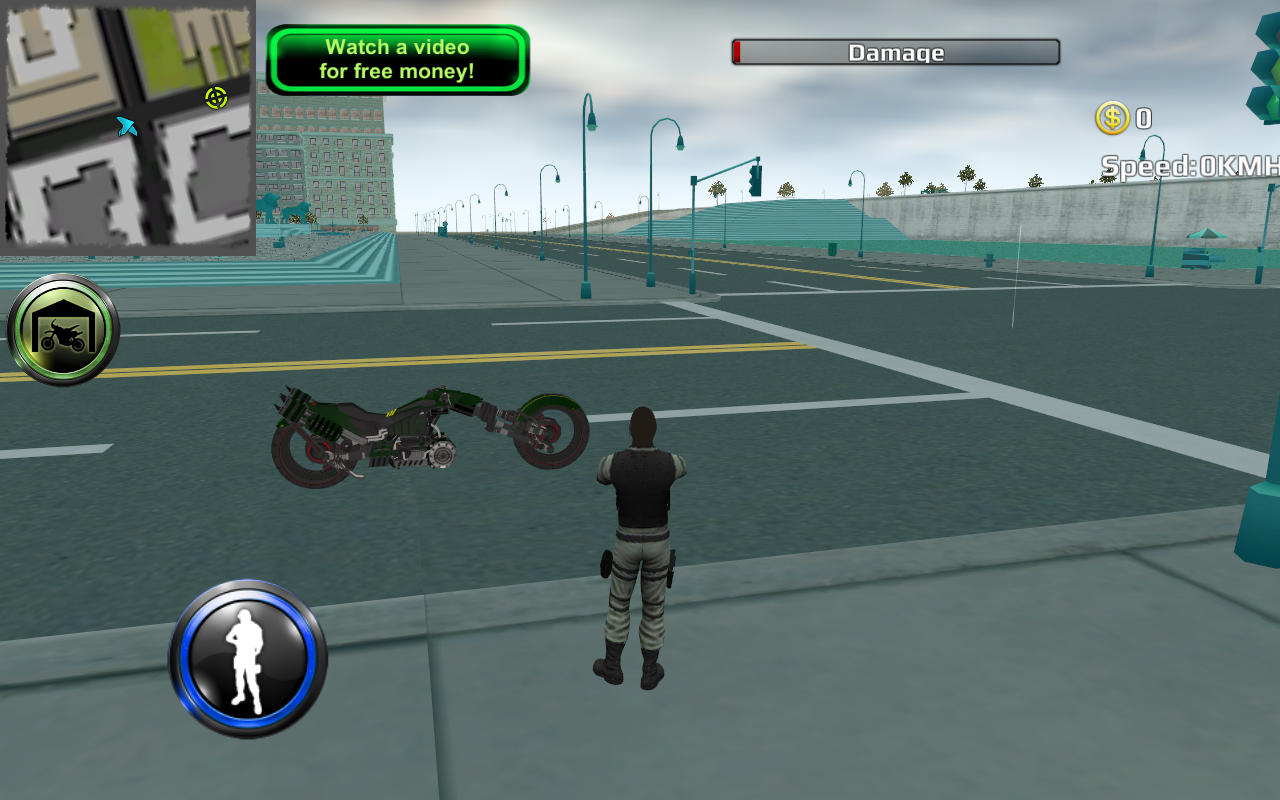Open the motorcycle garage icon
The image size is (1280, 800).
pyautogui.click(x=62, y=328)
